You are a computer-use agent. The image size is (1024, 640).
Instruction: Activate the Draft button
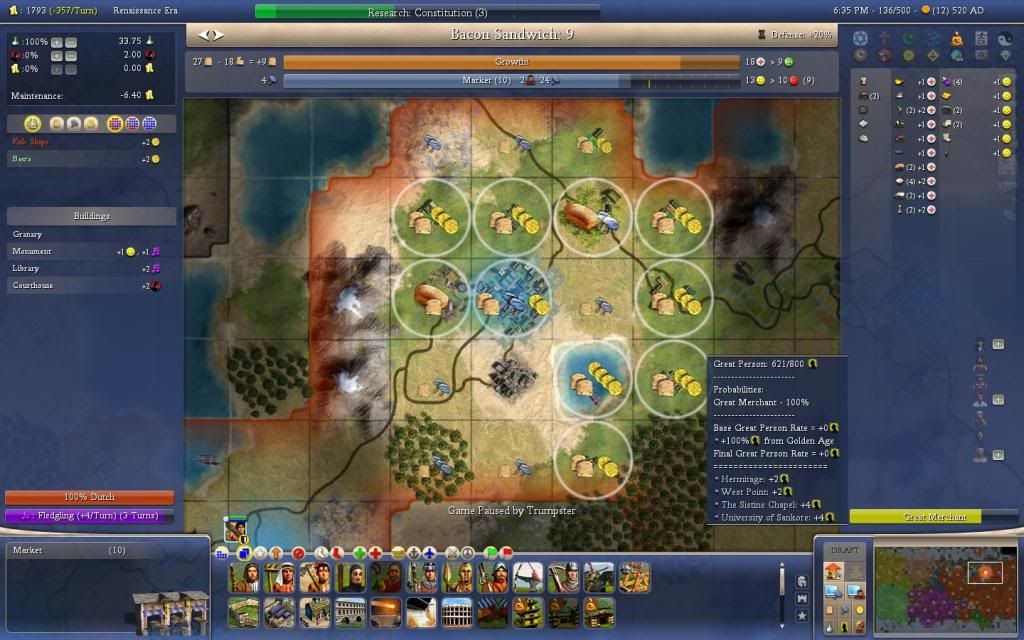pyautogui.click(x=845, y=550)
